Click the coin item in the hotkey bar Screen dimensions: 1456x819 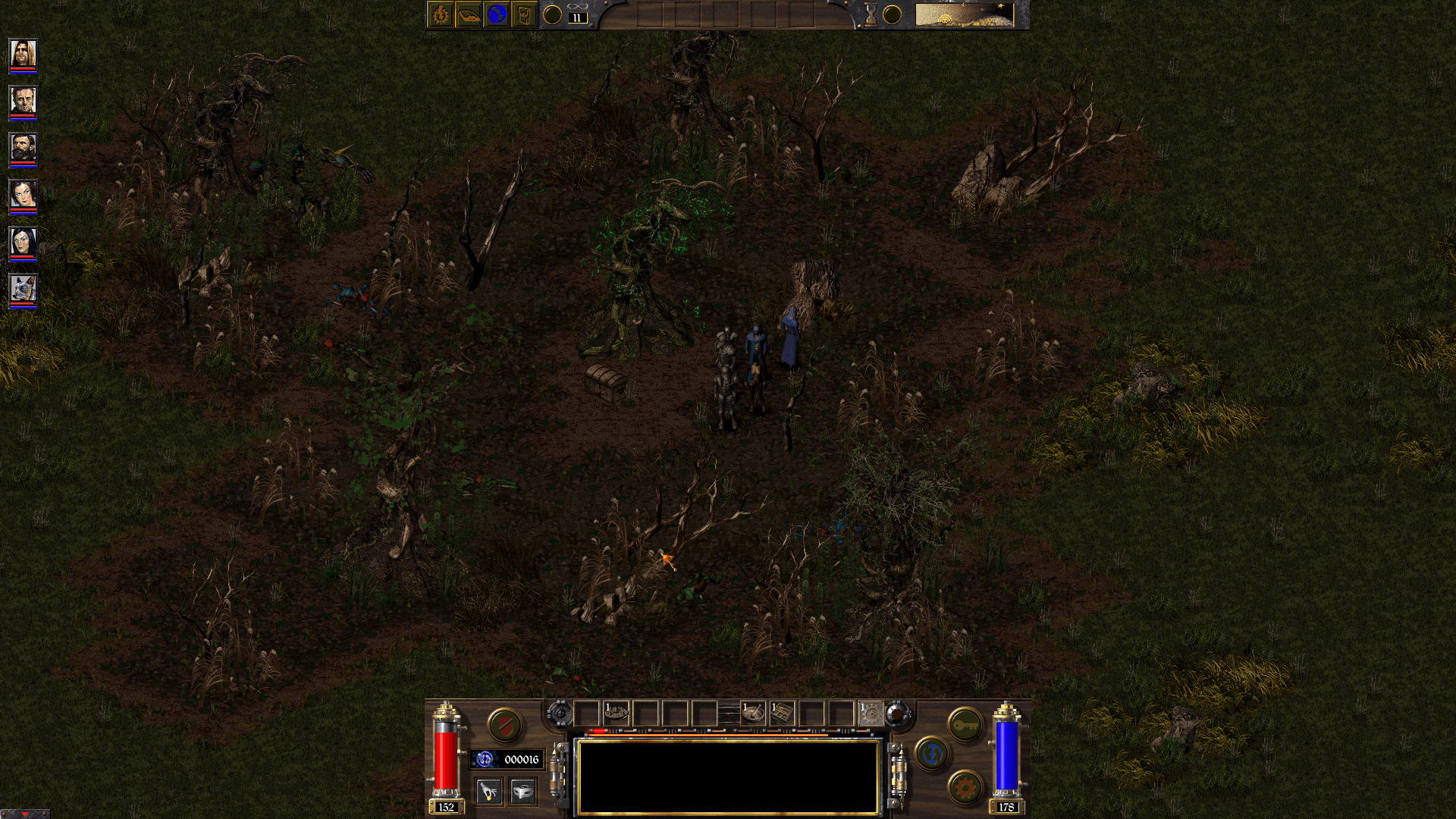616,712
